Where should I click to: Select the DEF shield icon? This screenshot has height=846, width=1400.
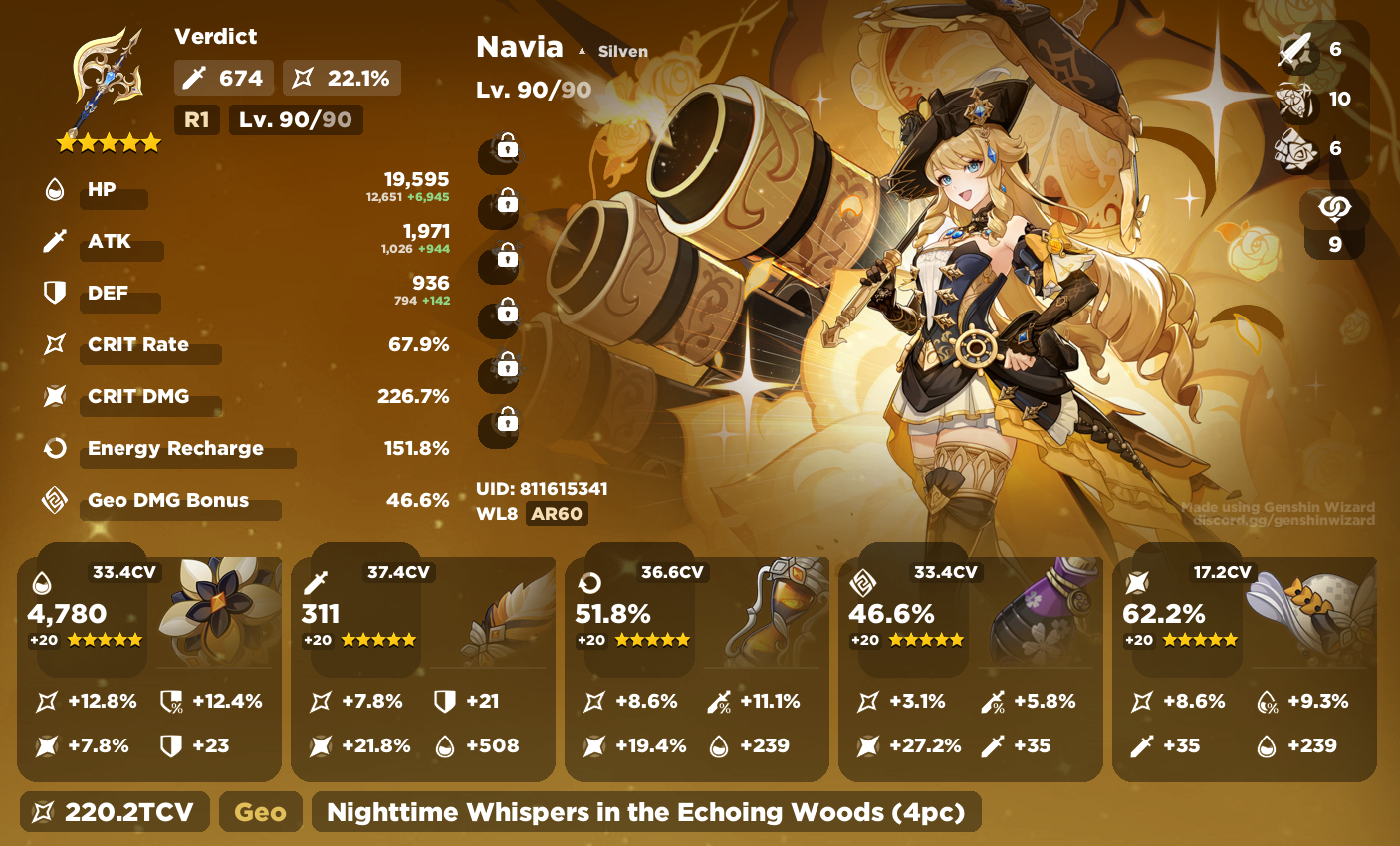point(55,293)
